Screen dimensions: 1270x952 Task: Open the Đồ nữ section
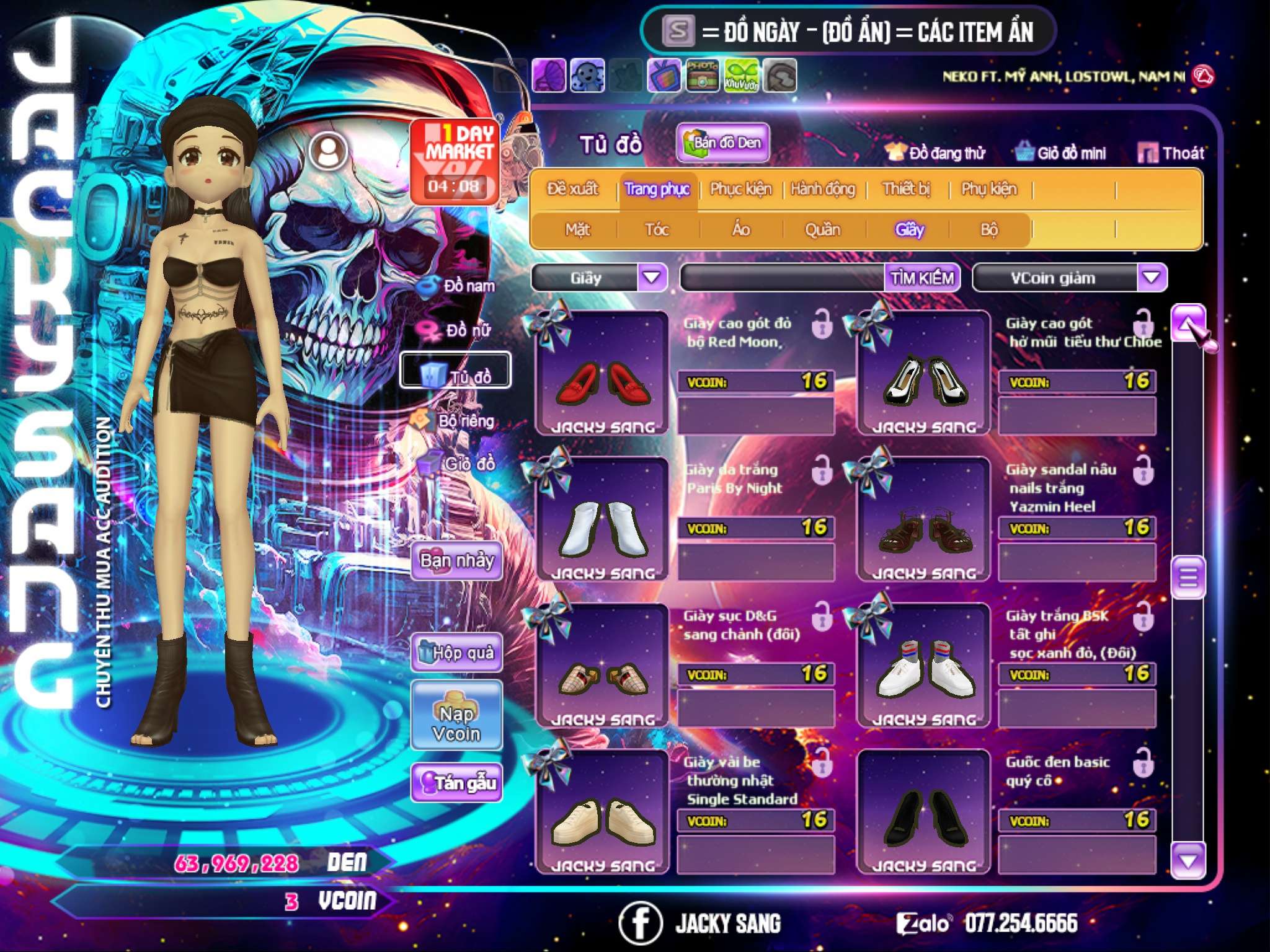[x=458, y=330]
